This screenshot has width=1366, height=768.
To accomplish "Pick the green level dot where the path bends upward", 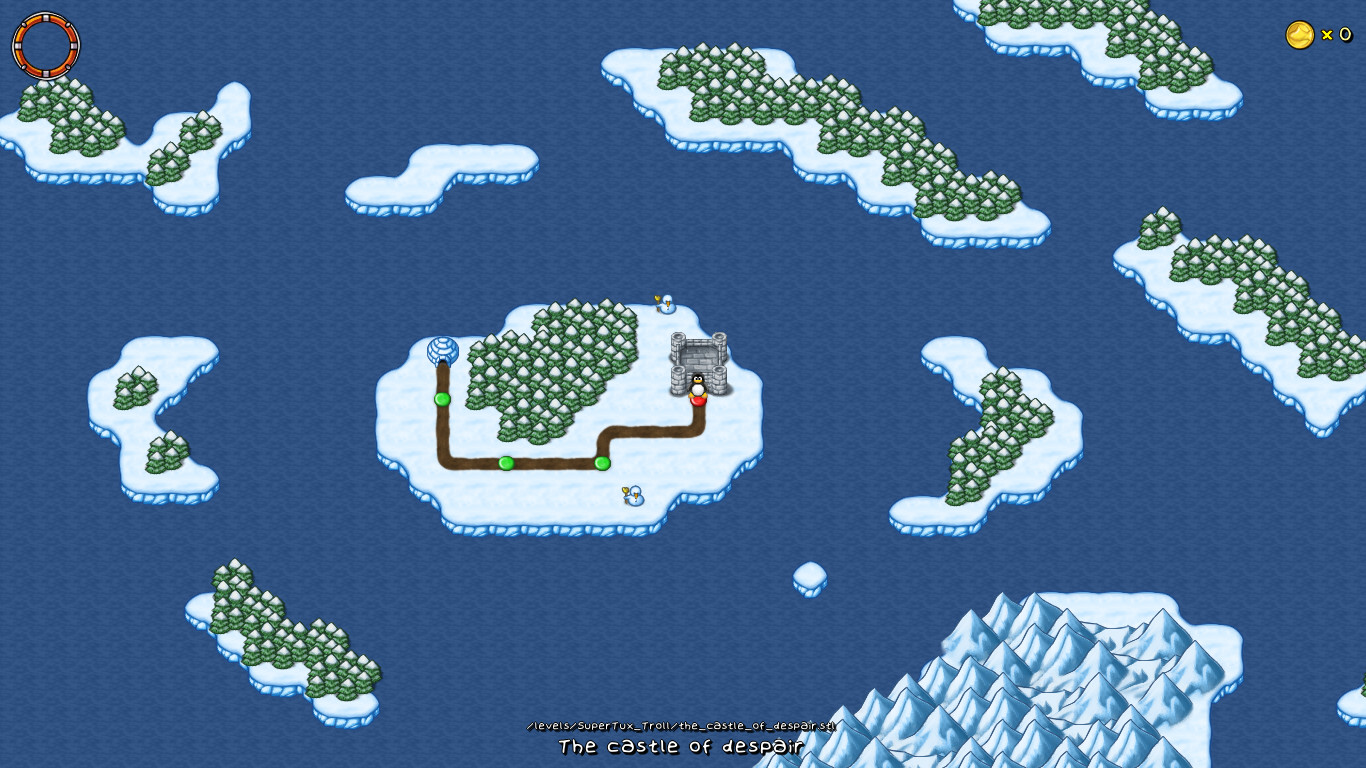I will tap(602, 463).
